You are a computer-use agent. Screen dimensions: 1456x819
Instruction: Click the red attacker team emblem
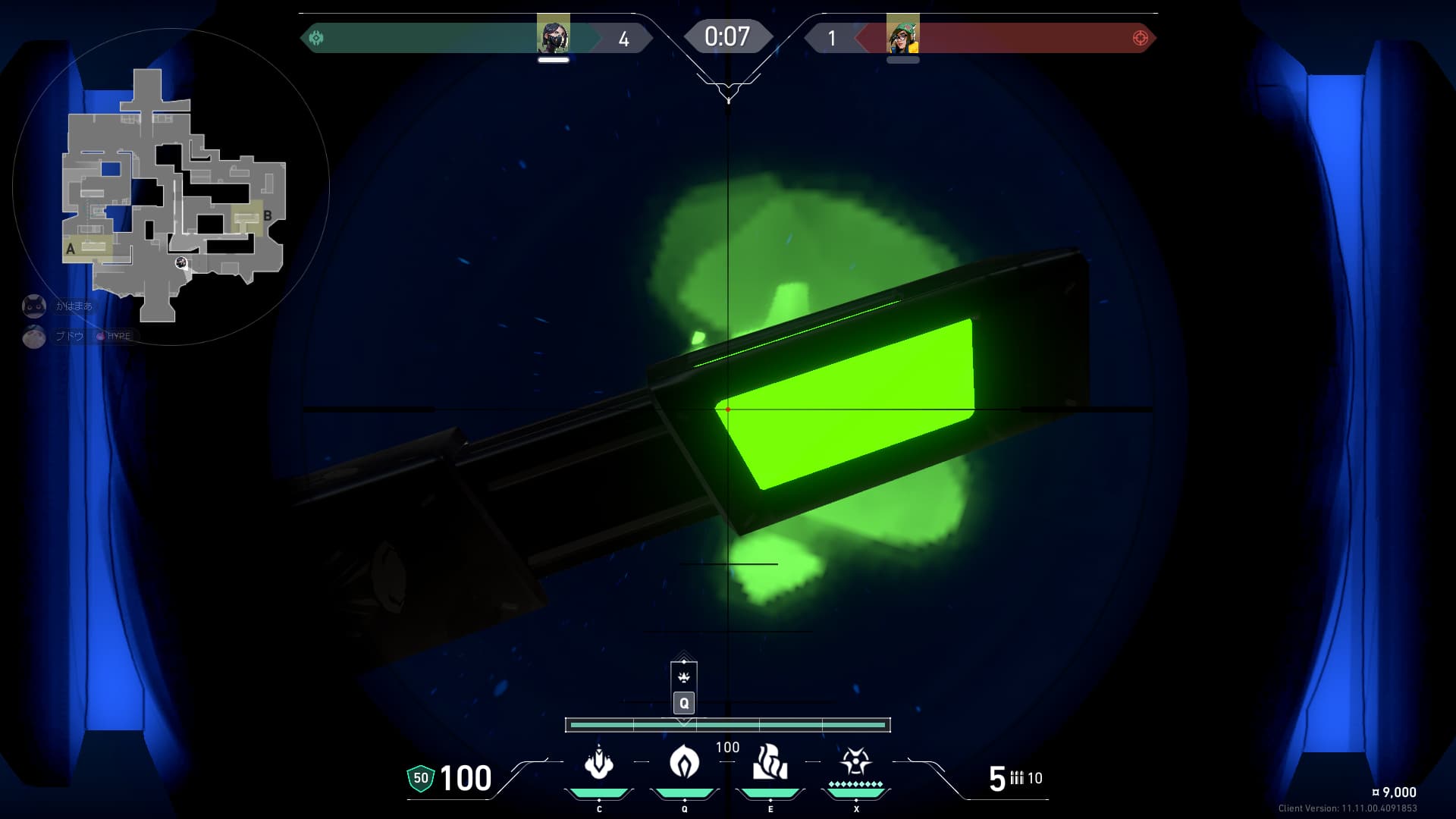1140,38
